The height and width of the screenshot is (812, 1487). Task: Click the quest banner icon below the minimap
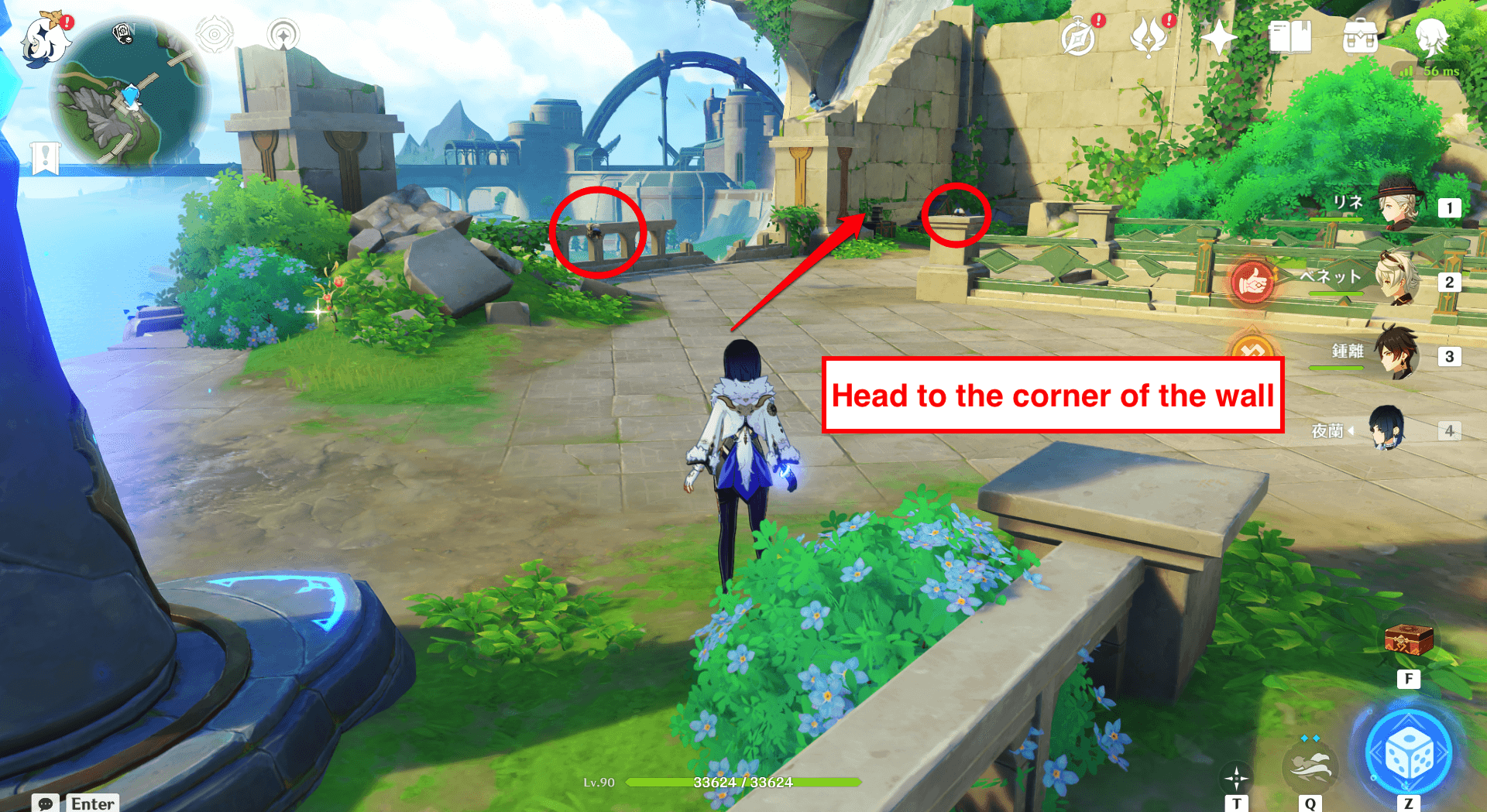pyautogui.click(x=46, y=159)
